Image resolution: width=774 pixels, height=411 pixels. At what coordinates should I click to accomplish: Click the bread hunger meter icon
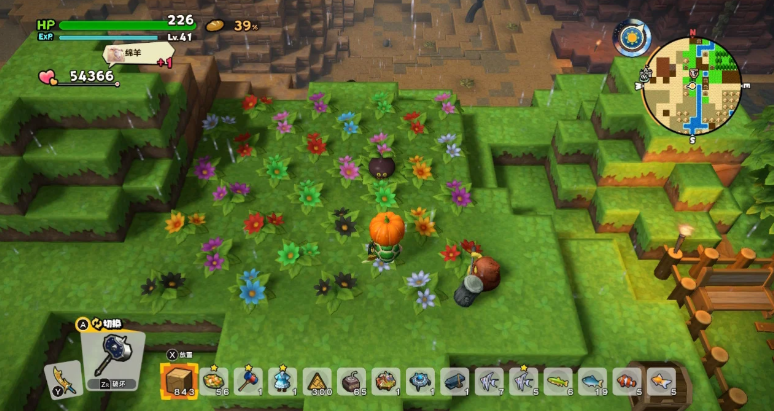[215, 24]
